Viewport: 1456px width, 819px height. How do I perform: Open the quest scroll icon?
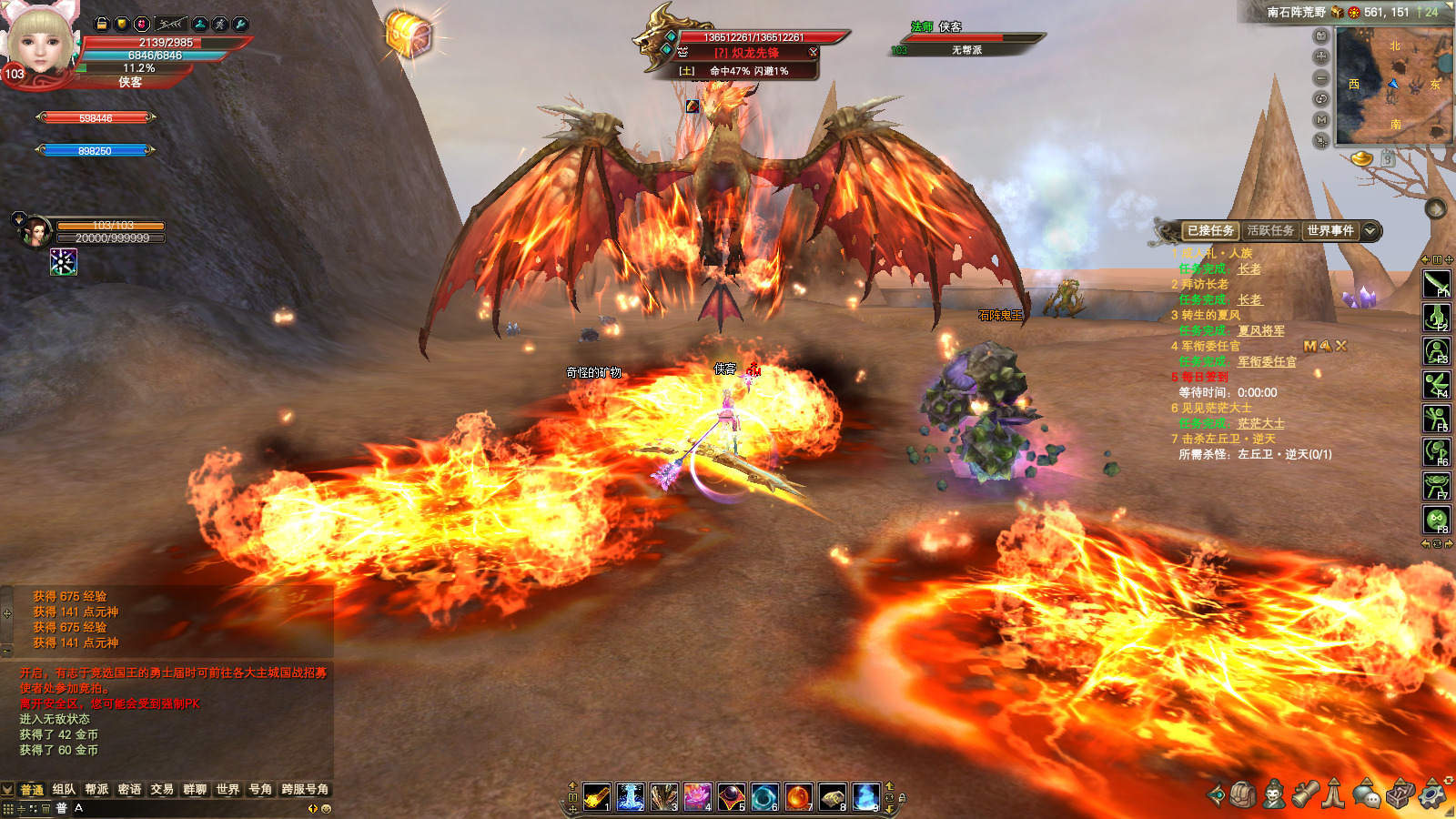[1305, 794]
